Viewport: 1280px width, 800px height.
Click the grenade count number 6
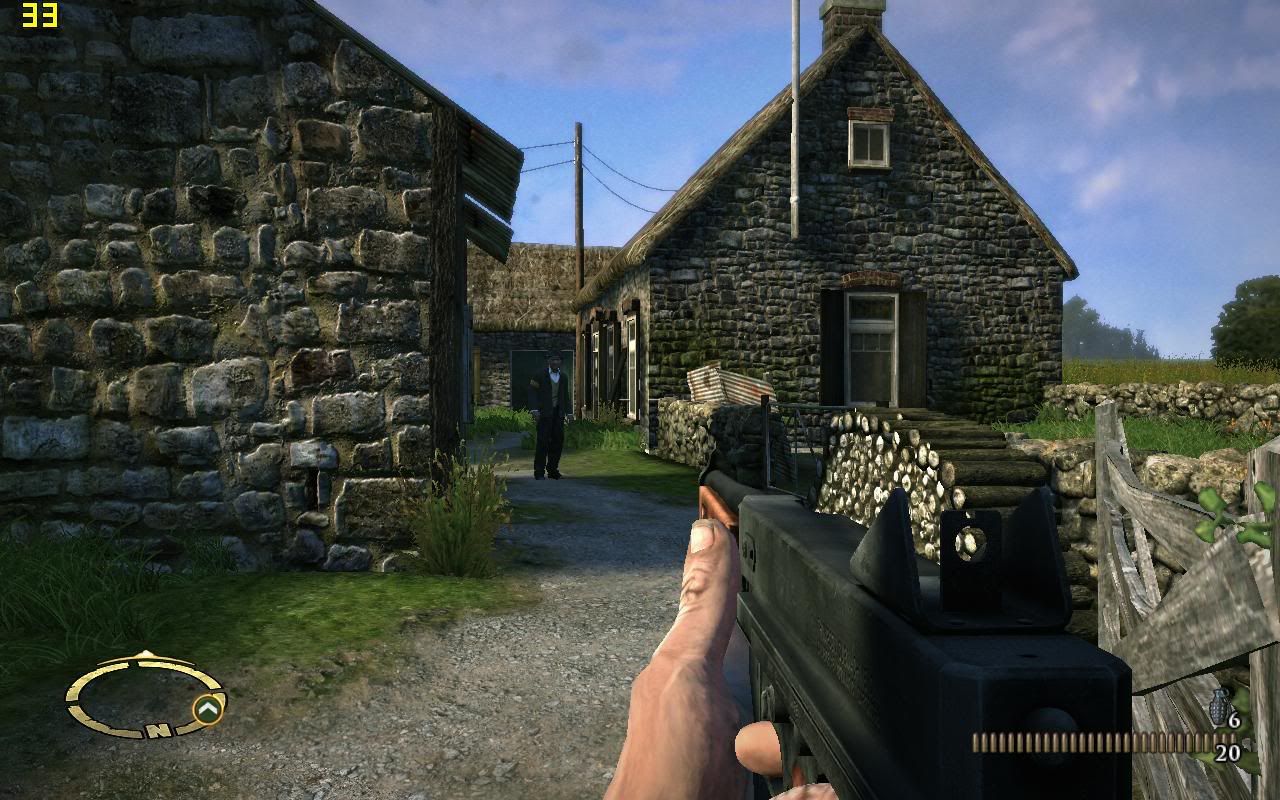tap(1234, 720)
